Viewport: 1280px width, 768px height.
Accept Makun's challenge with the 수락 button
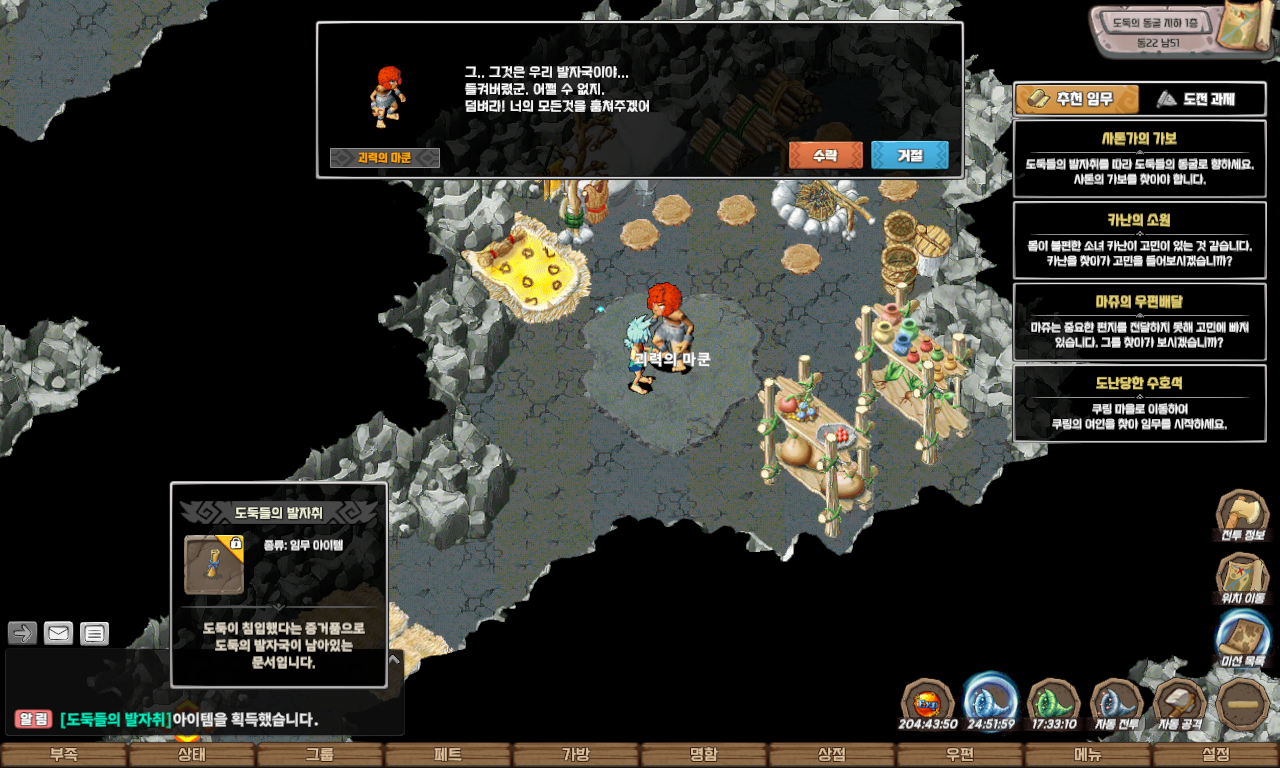point(825,155)
